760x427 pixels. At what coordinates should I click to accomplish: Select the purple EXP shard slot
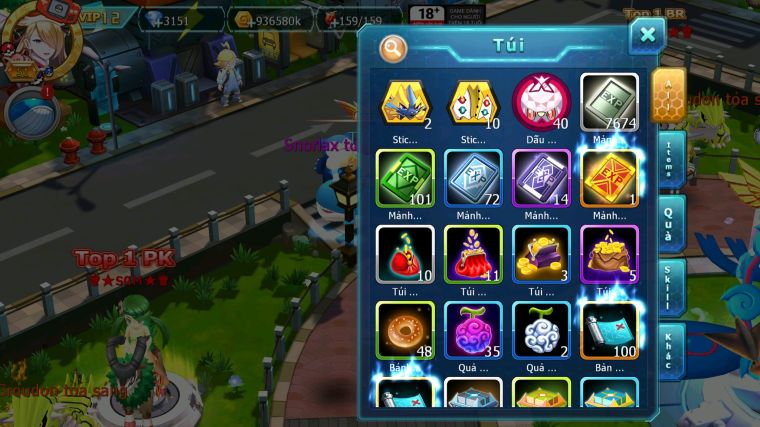[541, 178]
